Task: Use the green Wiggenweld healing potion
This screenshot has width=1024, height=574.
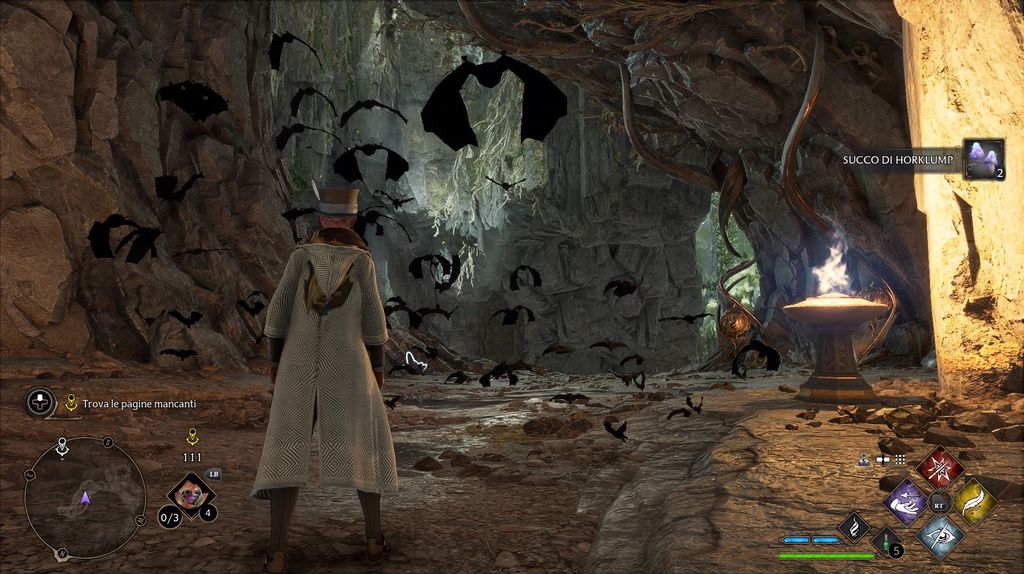Action: click(885, 542)
